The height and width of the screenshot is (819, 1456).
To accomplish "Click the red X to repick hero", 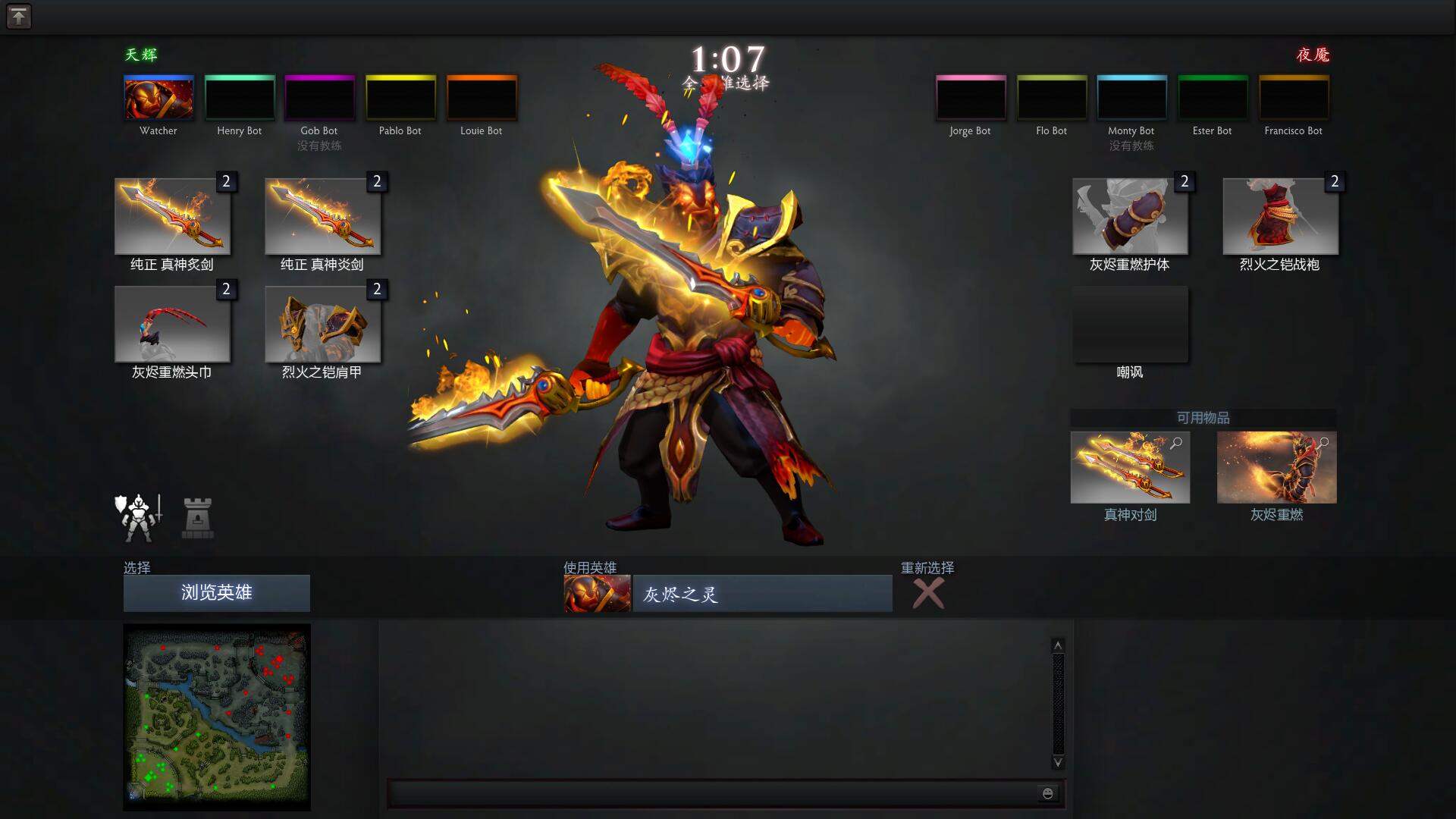I will (928, 593).
